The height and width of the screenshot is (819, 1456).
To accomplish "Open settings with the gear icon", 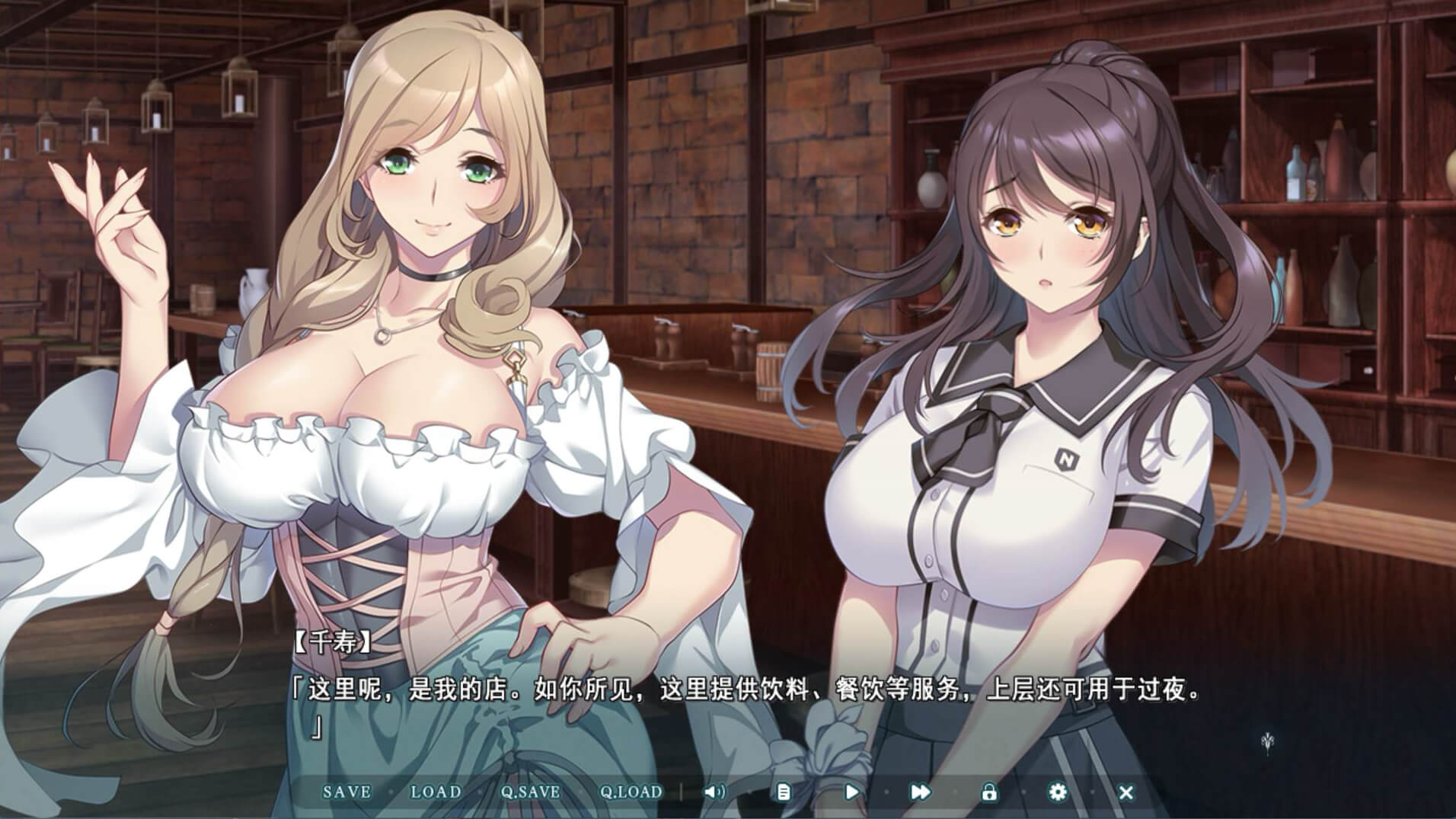I will pyautogui.click(x=1057, y=792).
